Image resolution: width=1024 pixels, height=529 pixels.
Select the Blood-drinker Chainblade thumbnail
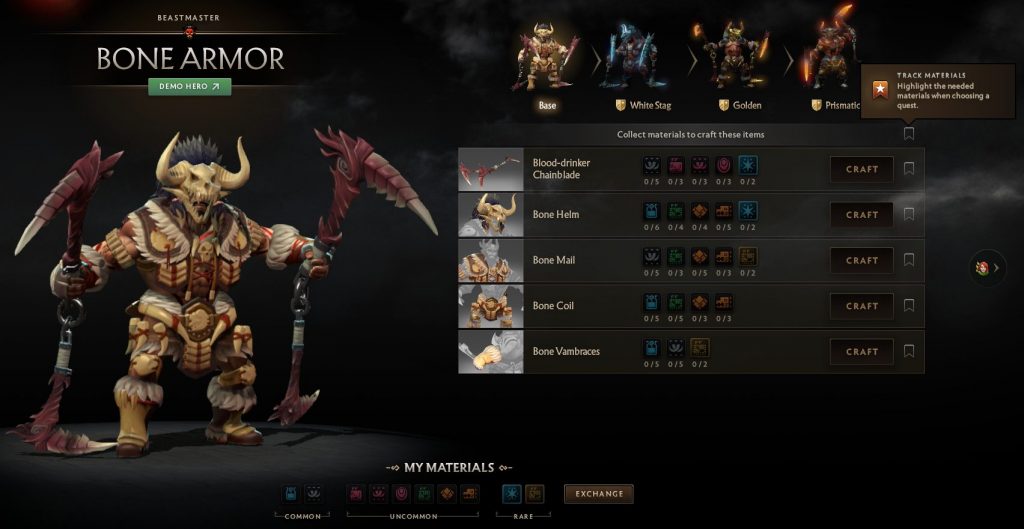pos(490,169)
